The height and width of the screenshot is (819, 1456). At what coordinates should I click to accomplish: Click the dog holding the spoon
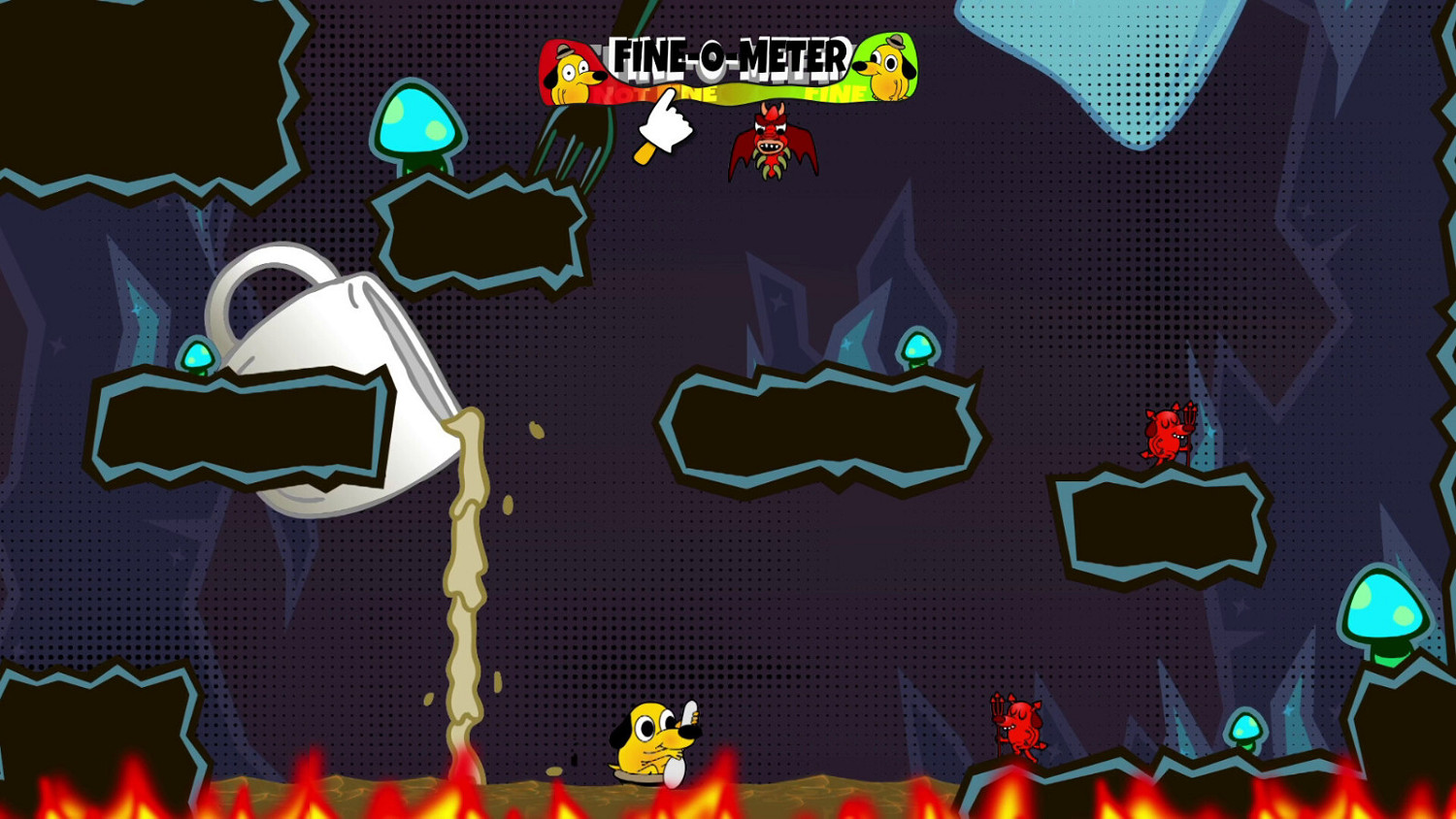pyautogui.click(x=650, y=747)
